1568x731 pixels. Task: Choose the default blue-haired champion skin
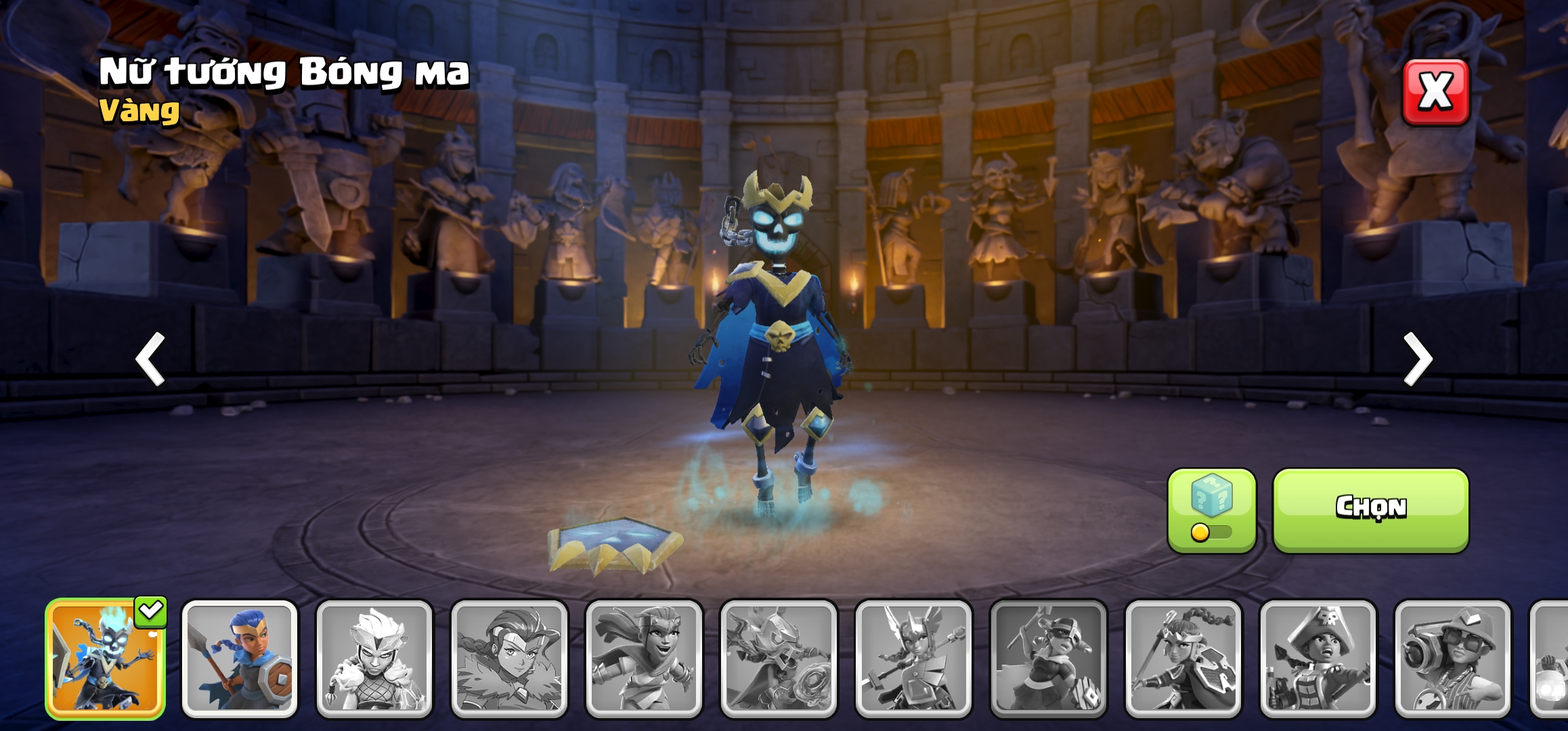pos(240,658)
